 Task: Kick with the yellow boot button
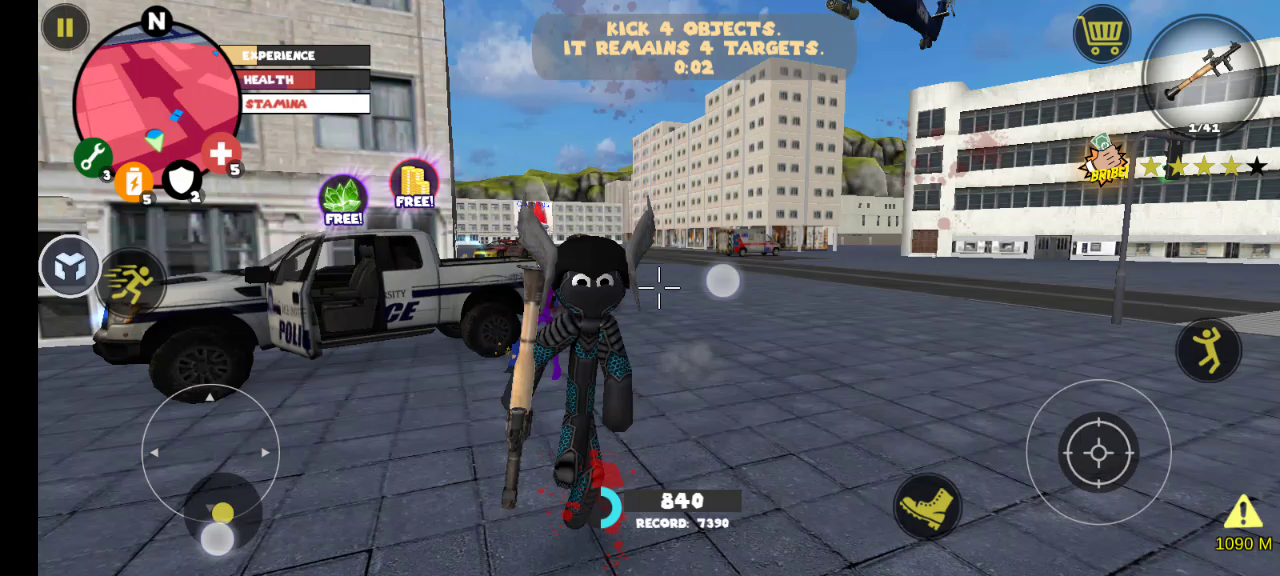click(927, 507)
